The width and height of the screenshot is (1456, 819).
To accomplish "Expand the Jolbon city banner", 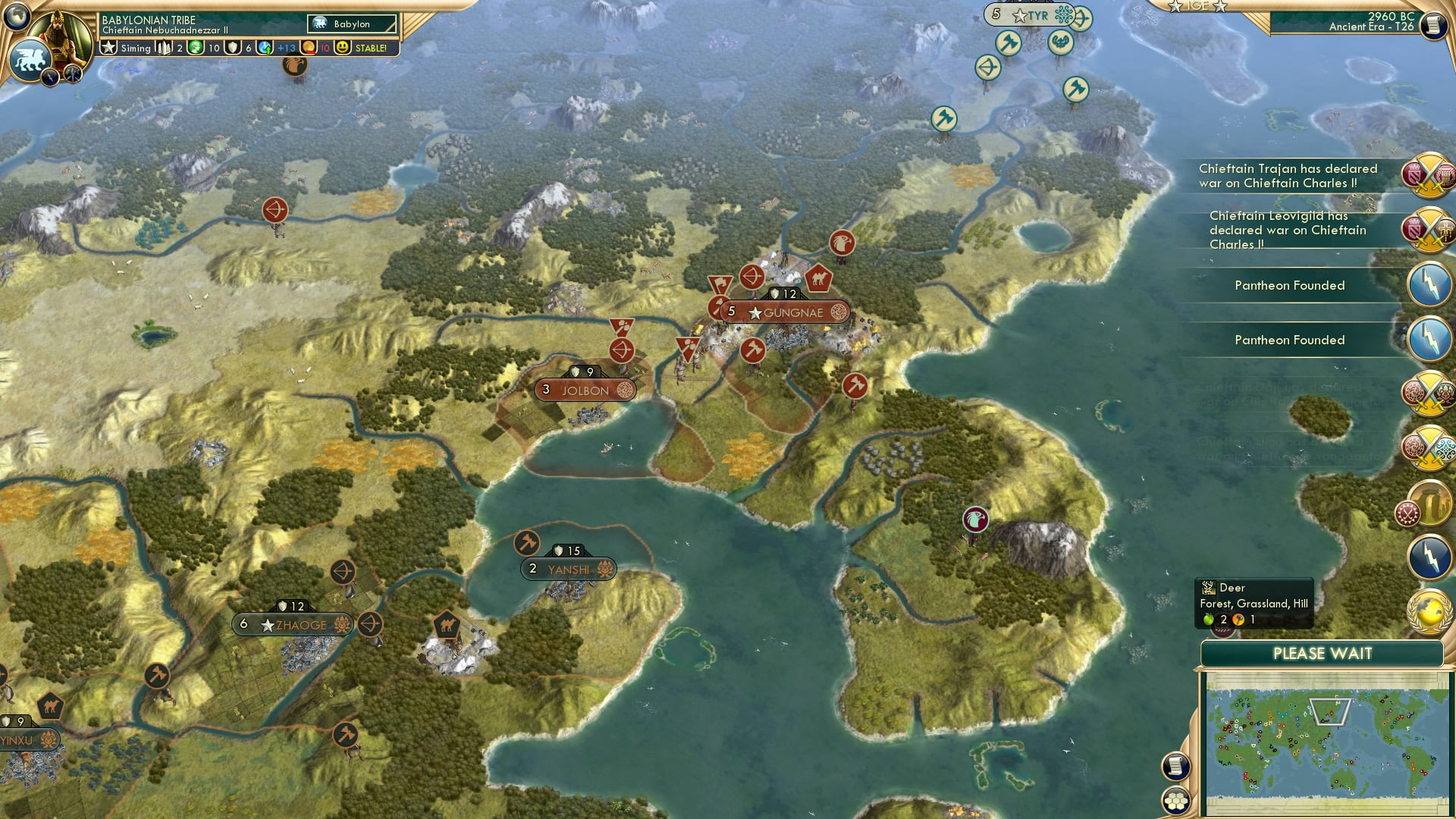I will (x=584, y=390).
